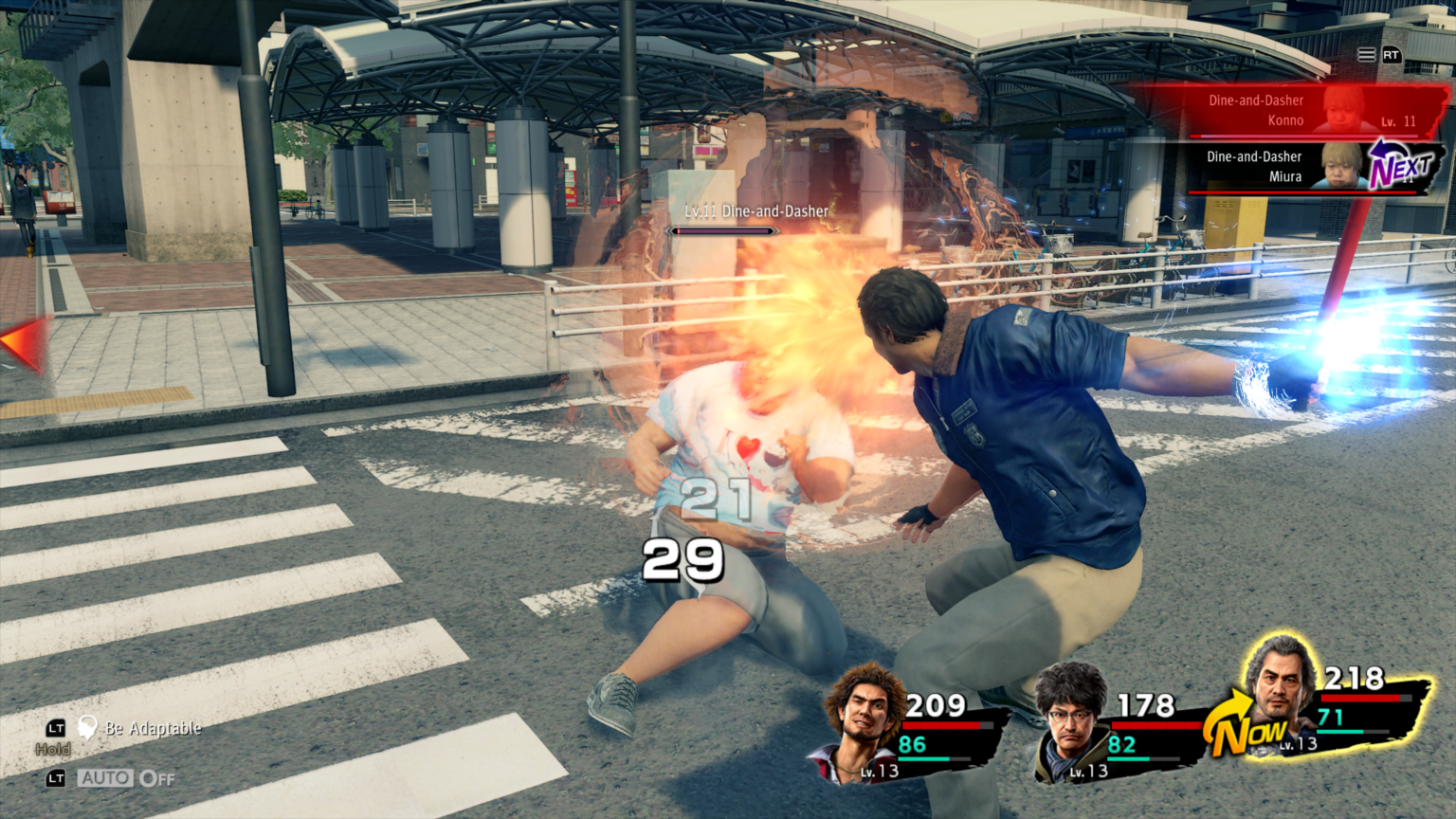
Task: Select the glasses-wearing party member portrait
Action: click(x=1071, y=720)
